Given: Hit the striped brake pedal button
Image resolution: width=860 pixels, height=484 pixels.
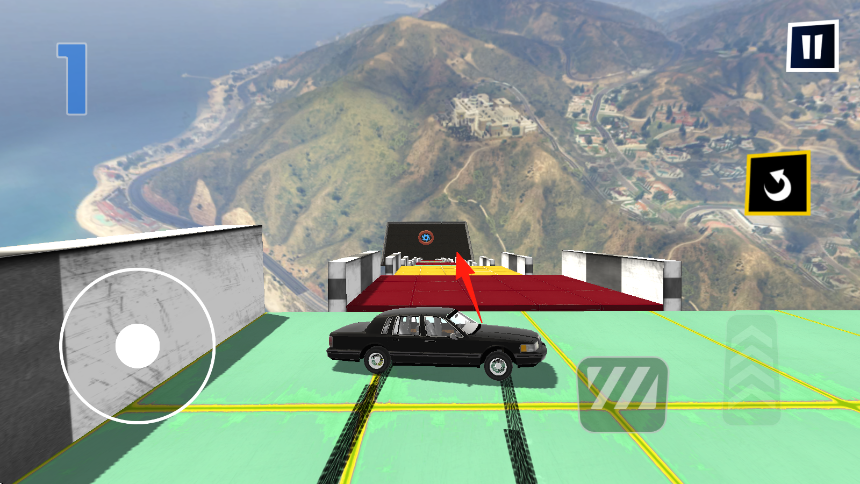Looking at the screenshot, I should [x=623, y=394].
